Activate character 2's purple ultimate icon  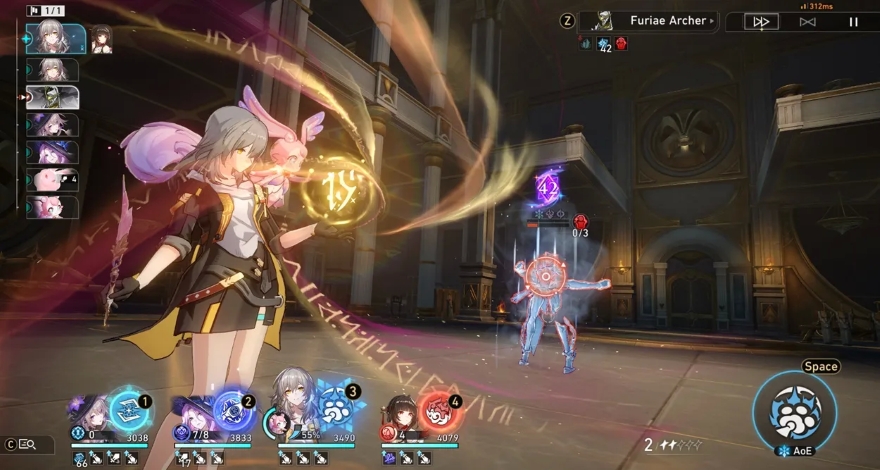230,411
